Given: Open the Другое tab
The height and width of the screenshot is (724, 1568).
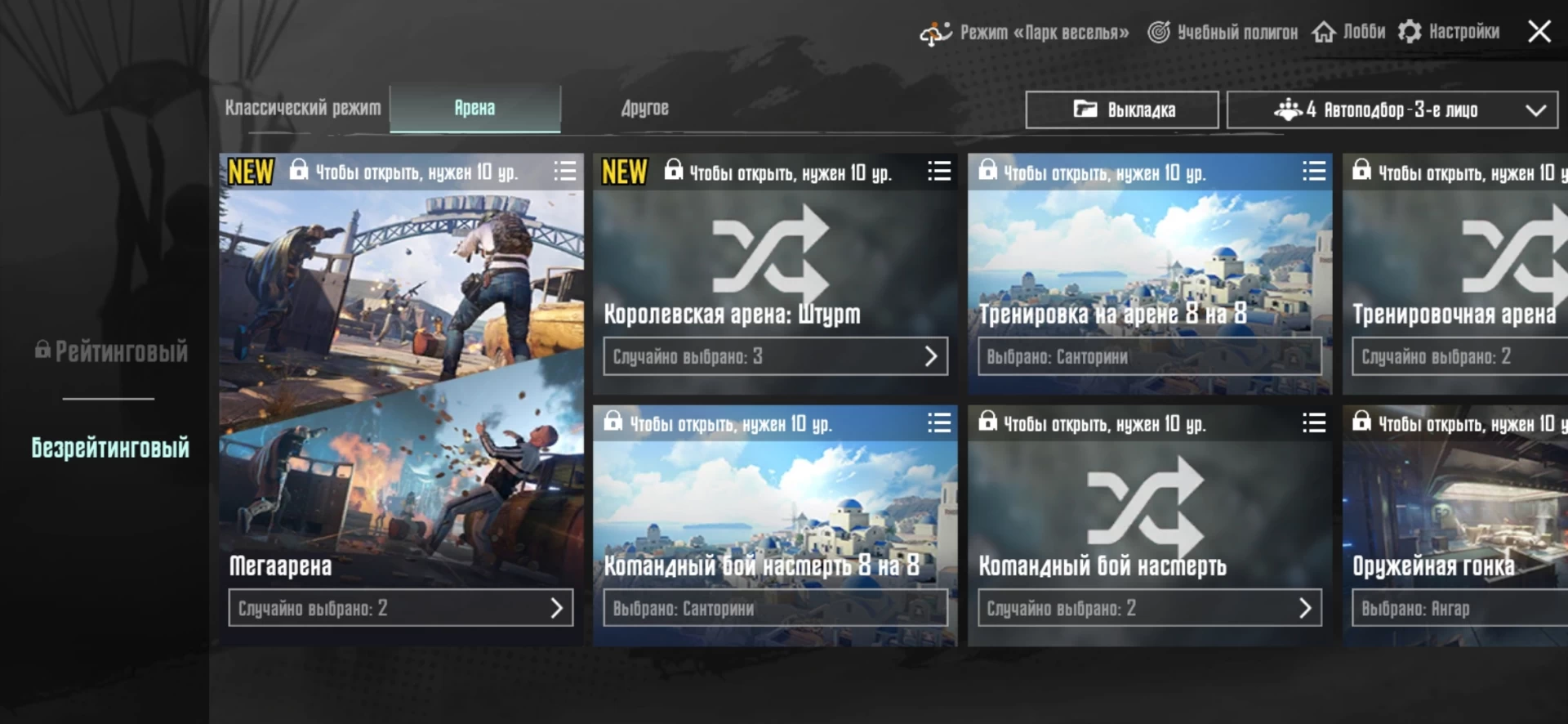Looking at the screenshot, I should point(644,108).
